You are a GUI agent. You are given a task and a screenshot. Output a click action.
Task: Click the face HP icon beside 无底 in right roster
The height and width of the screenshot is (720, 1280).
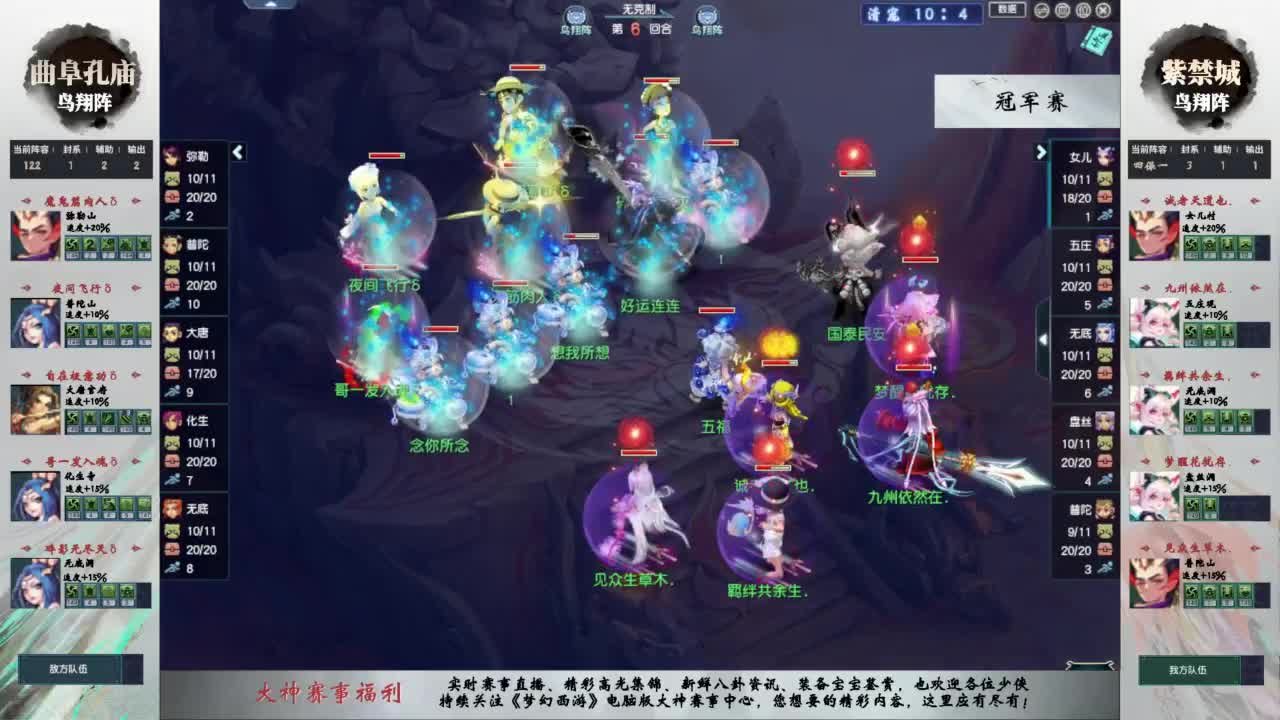(1105, 354)
